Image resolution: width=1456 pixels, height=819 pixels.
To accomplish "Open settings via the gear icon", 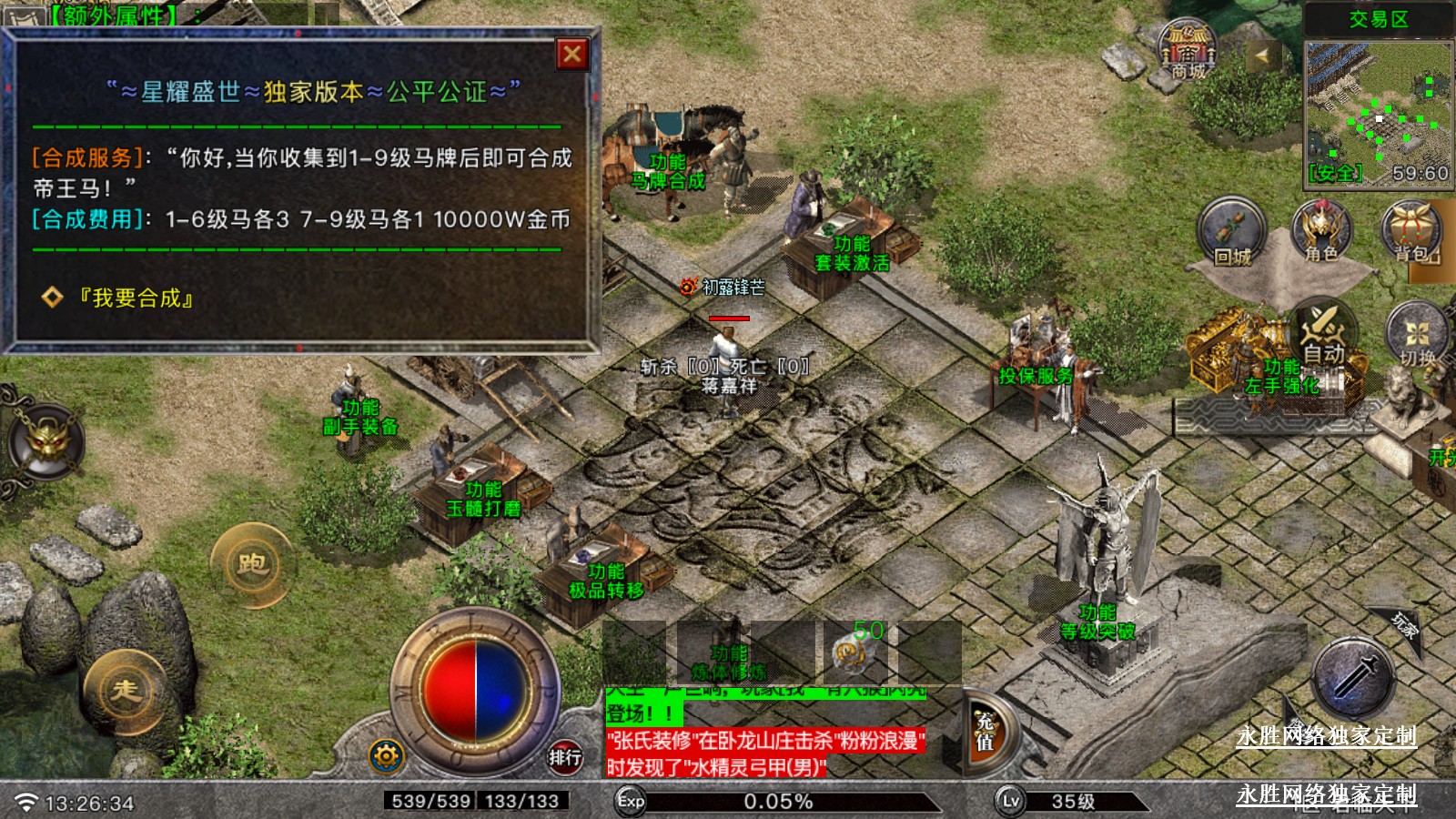I will [x=386, y=755].
